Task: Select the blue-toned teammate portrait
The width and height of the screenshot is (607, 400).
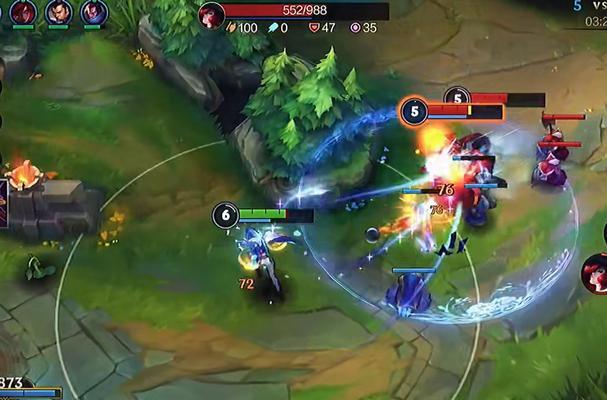Action: pyautogui.click(x=93, y=12)
